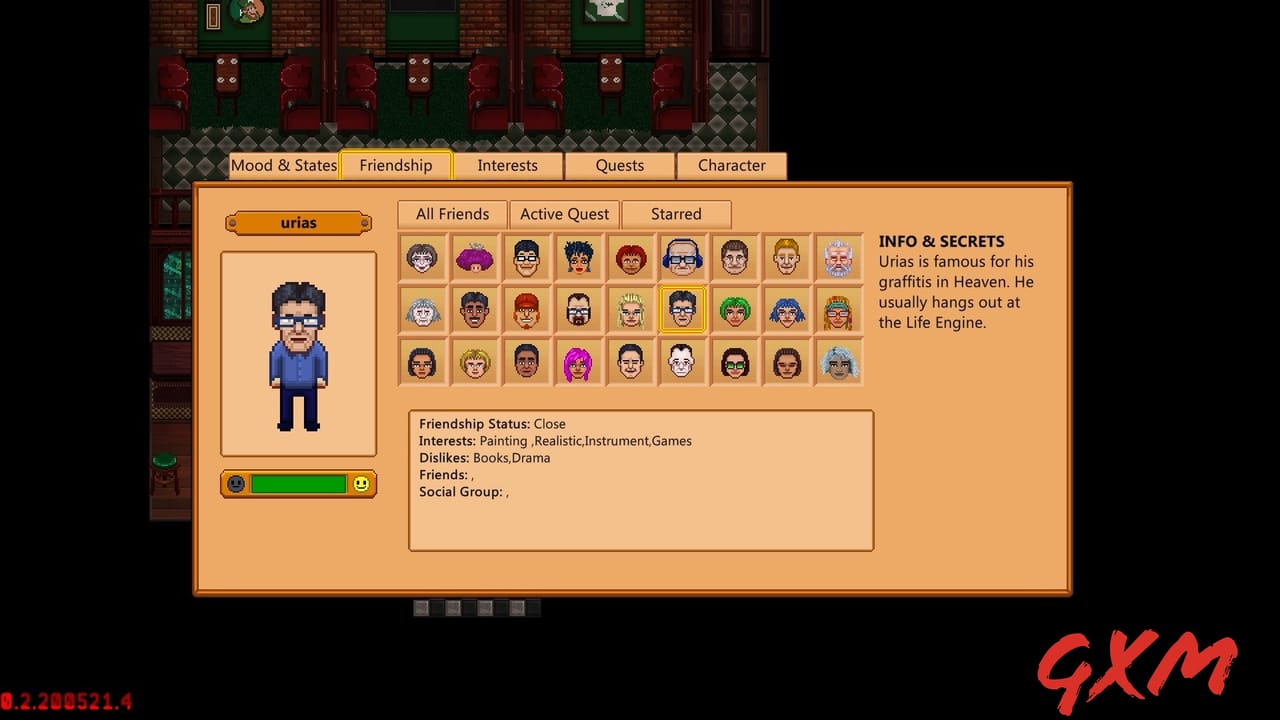This screenshot has width=1280, height=720.
Task: Click the smiley face icon on the friendship bar
Action: 362,484
